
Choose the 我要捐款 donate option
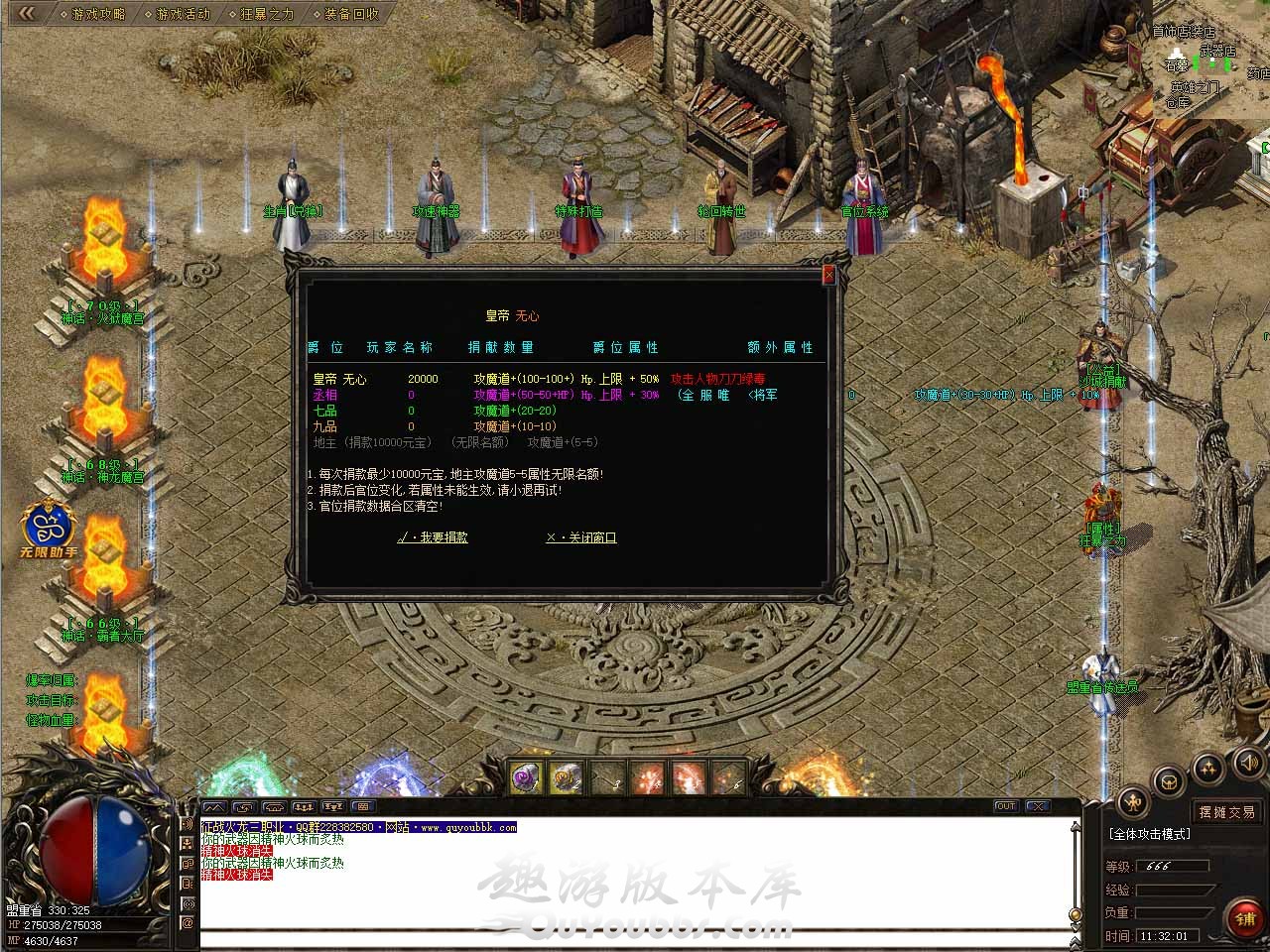coord(433,537)
